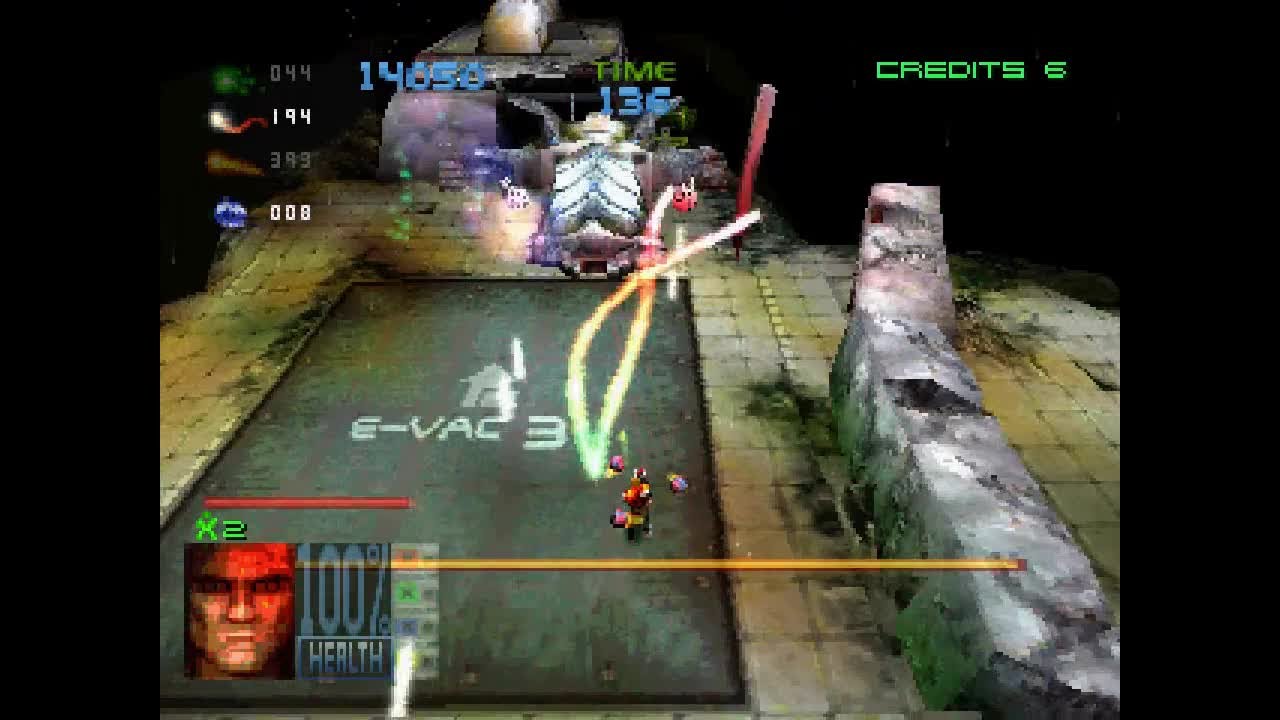
Task: Click the 14050 score display
Action: (x=424, y=73)
